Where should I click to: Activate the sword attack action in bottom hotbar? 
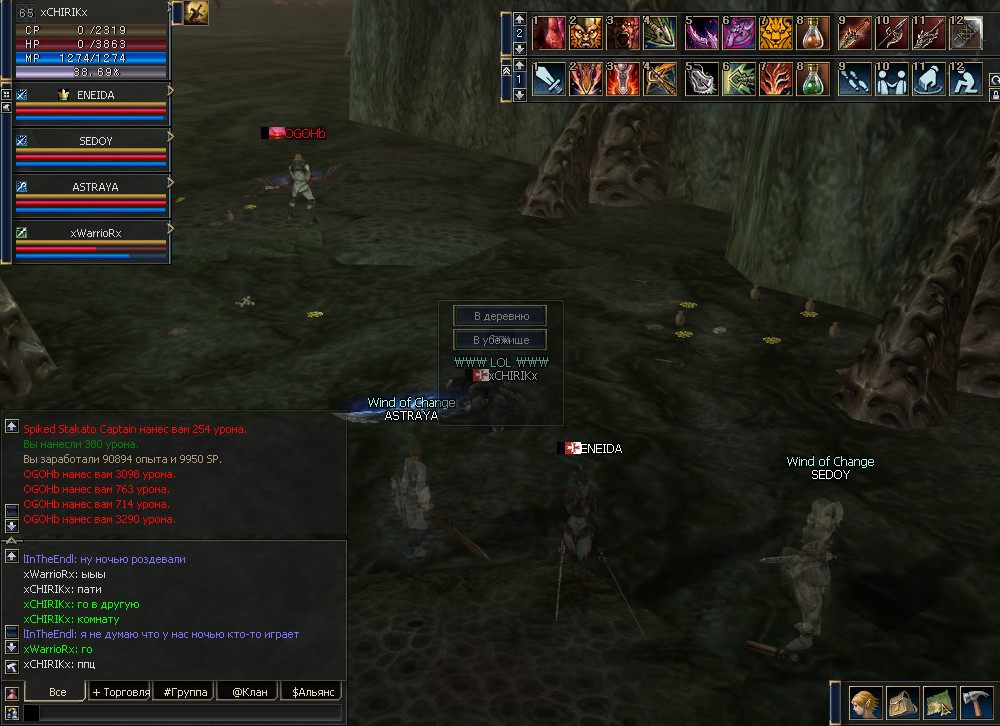(x=548, y=79)
